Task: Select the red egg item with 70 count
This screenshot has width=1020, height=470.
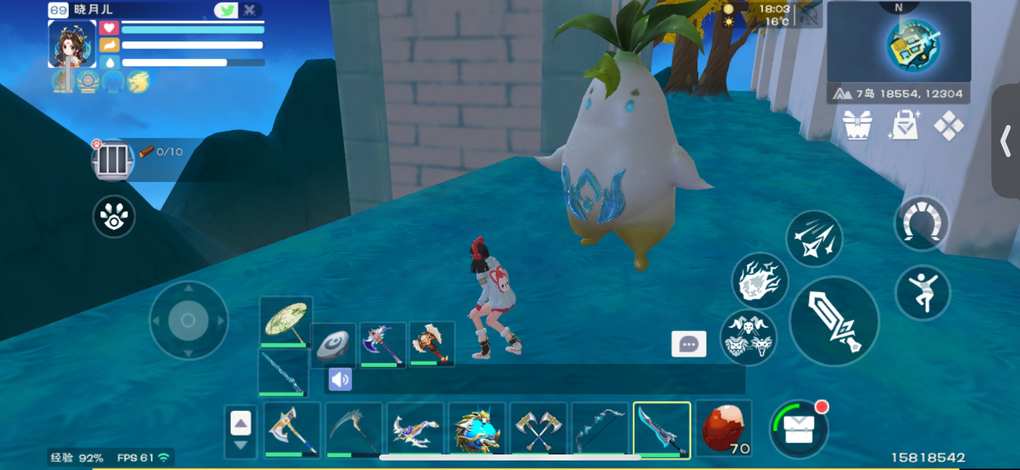Action: [722, 429]
